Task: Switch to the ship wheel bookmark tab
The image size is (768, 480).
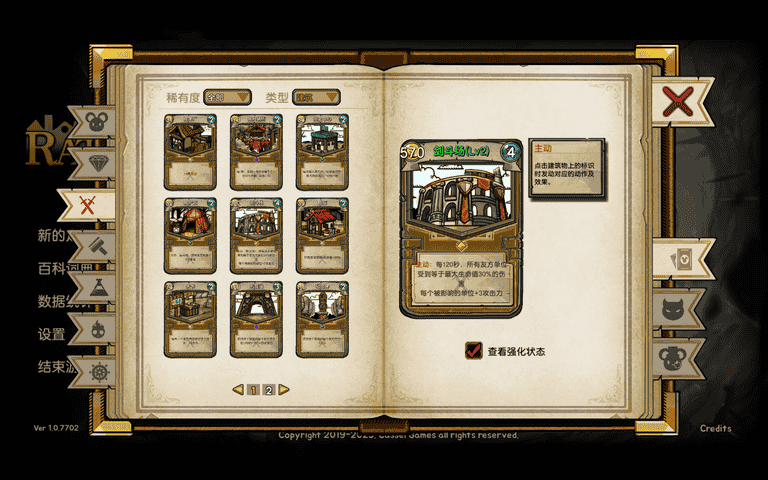Action: click(x=98, y=372)
